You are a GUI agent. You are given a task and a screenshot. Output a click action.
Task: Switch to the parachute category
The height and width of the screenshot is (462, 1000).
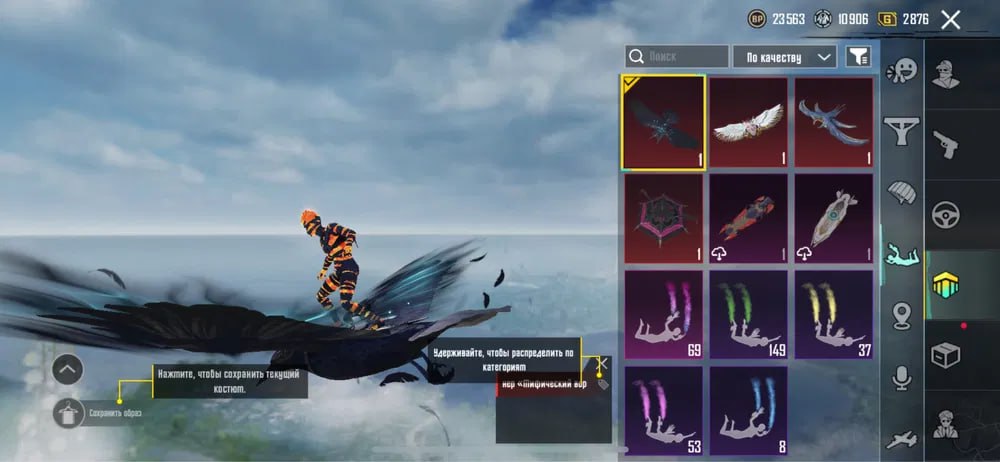(902, 192)
